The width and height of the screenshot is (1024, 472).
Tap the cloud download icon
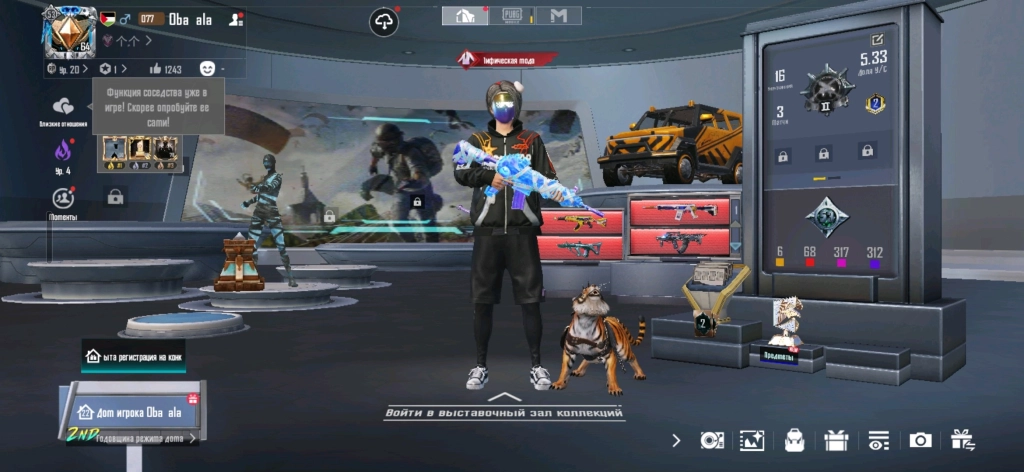click(383, 21)
